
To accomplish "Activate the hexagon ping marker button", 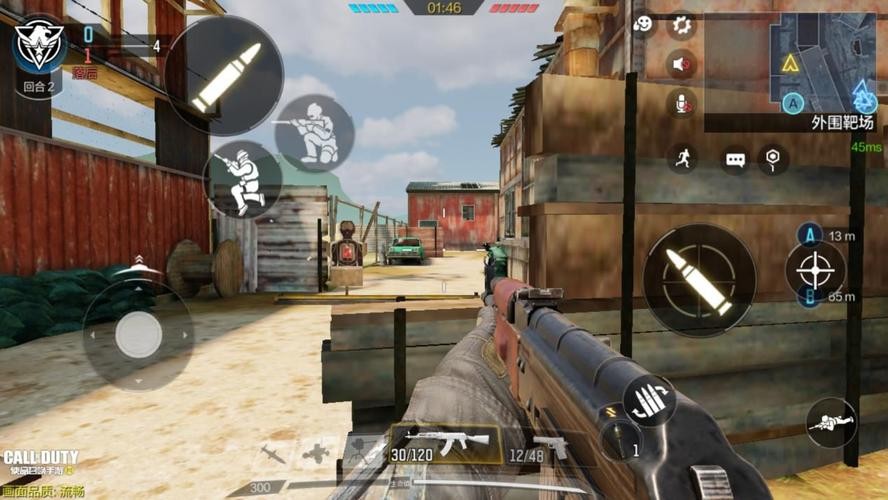I will (772, 158).
